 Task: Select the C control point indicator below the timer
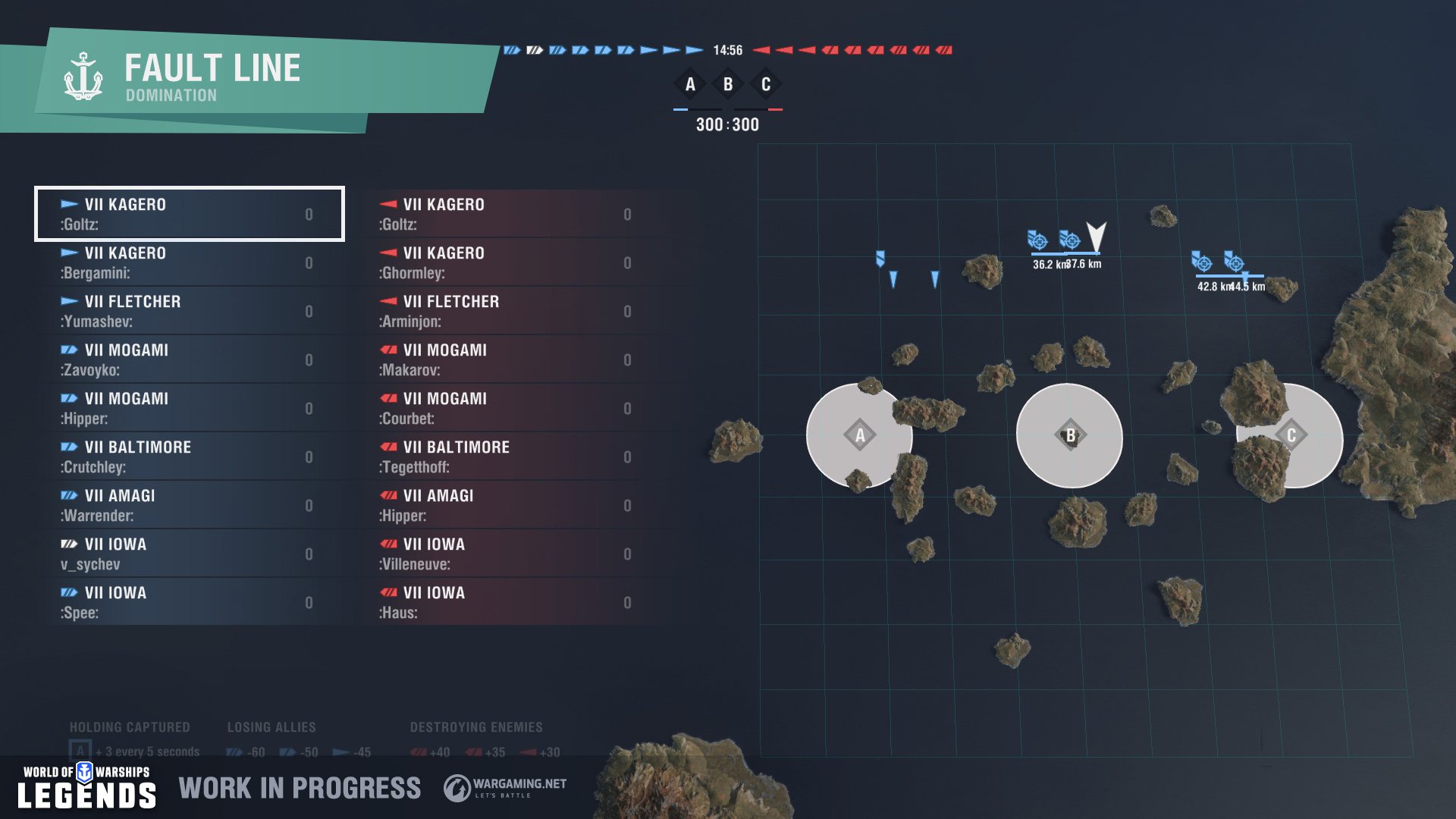(x=765, y=85)
